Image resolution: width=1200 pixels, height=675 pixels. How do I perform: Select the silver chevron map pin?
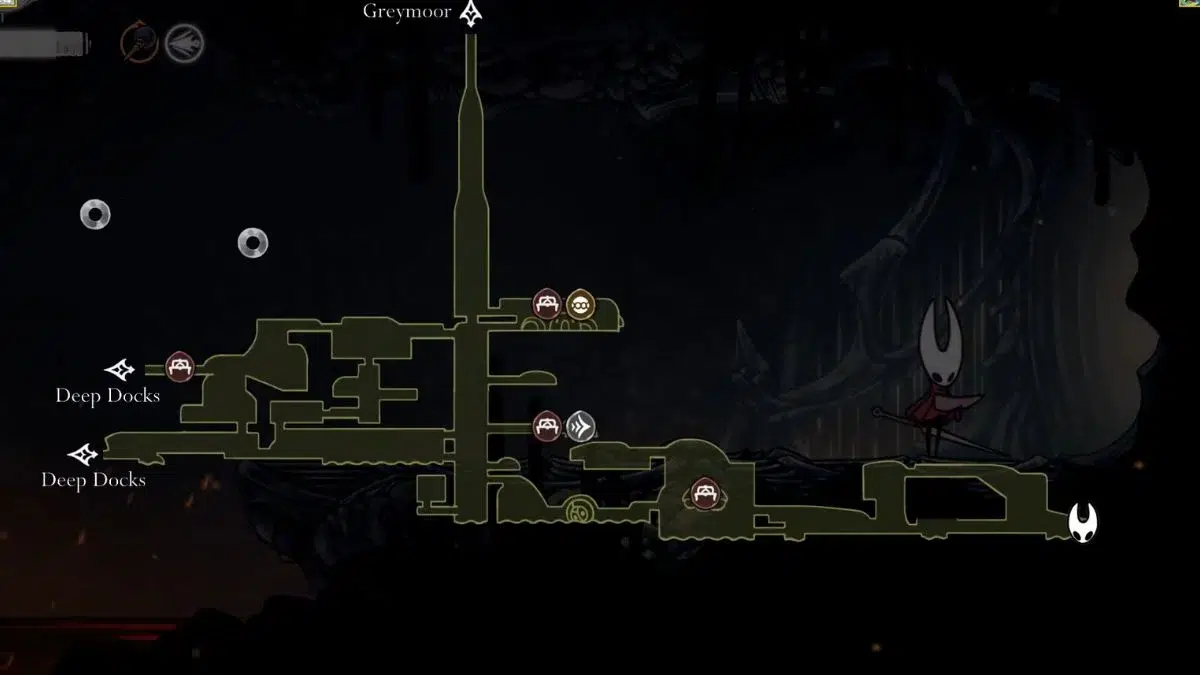581,427
